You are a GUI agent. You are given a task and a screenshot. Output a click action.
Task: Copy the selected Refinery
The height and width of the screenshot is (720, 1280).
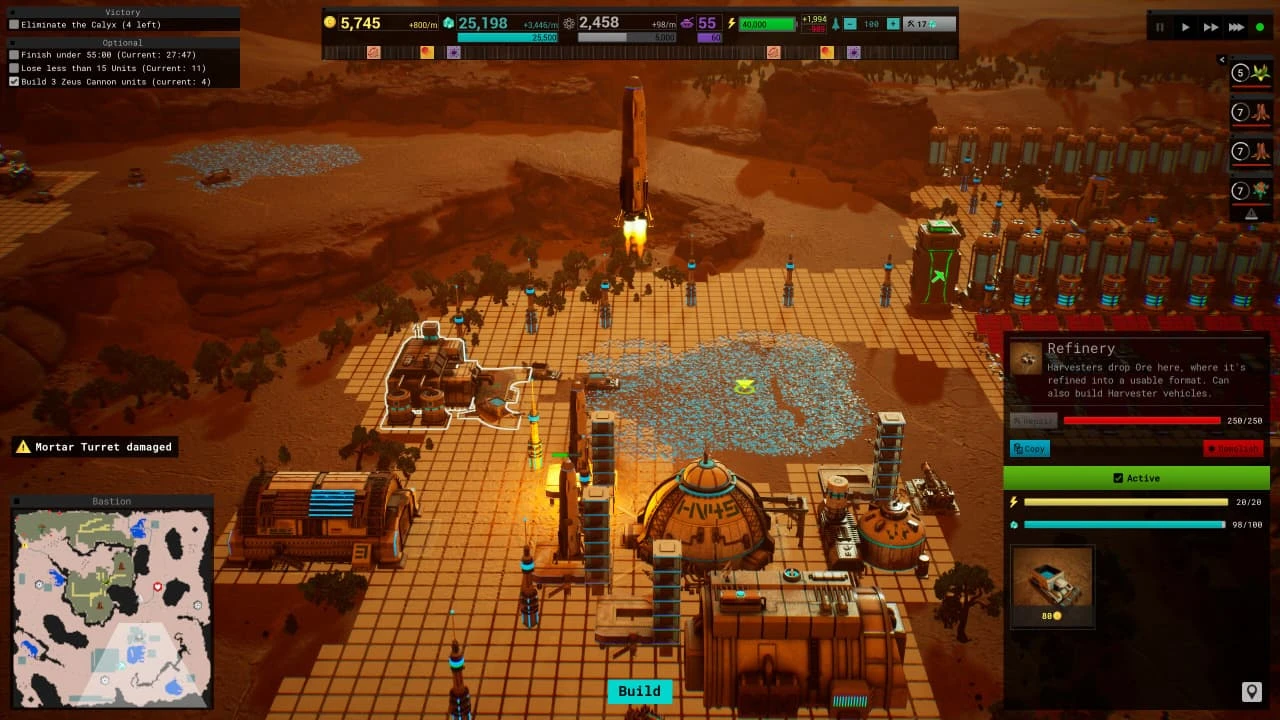point(1030,449)
